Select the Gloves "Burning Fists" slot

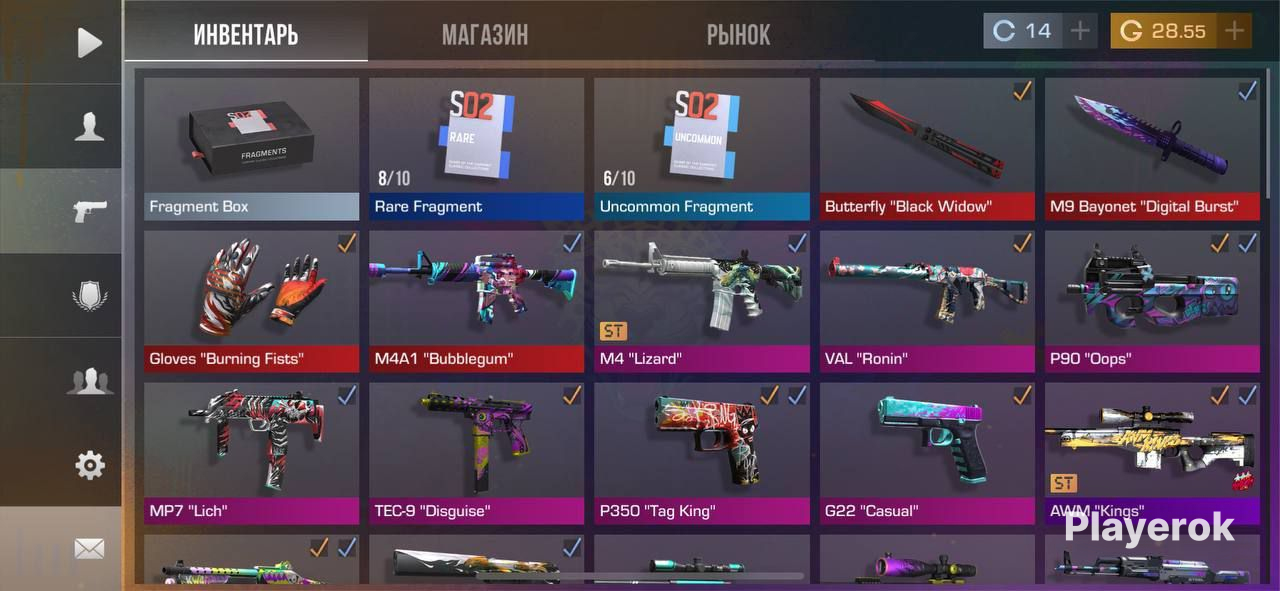pyautogui.click(x=251, y=301)
